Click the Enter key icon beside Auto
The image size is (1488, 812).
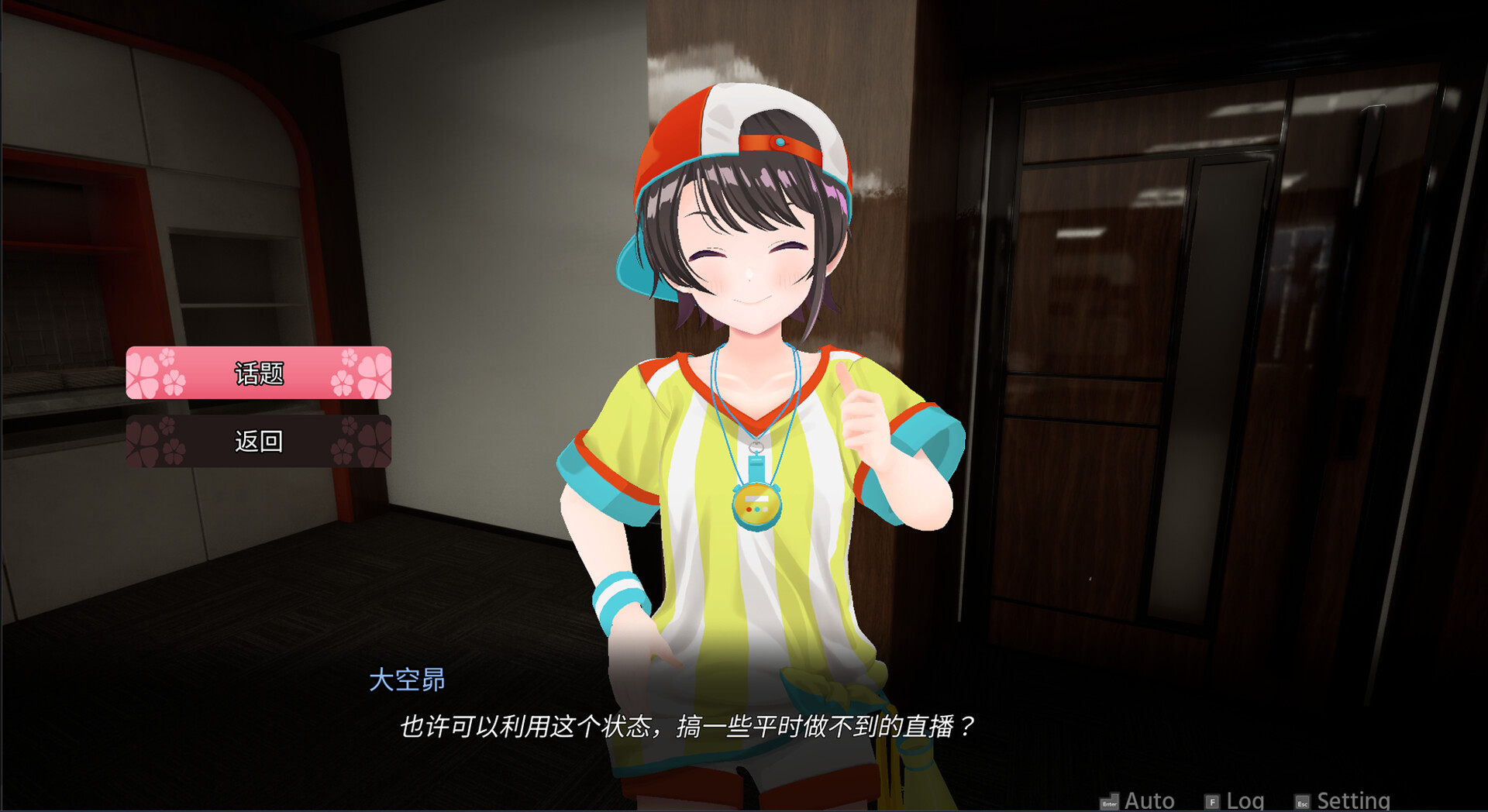coord(1110,801)
